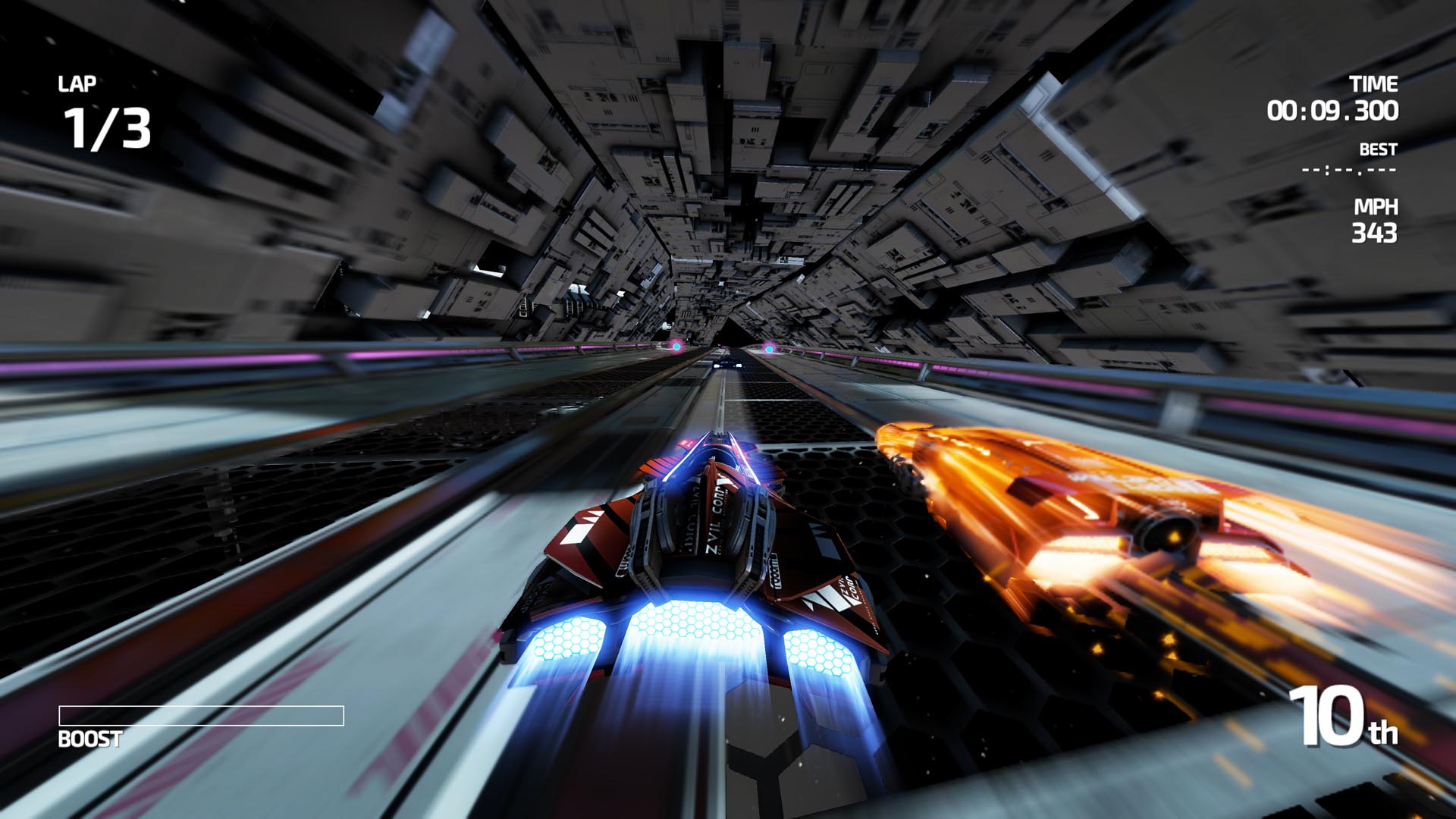Select the glowing orb near the tunnel center

pyautogui.click(x=770, y=349)
